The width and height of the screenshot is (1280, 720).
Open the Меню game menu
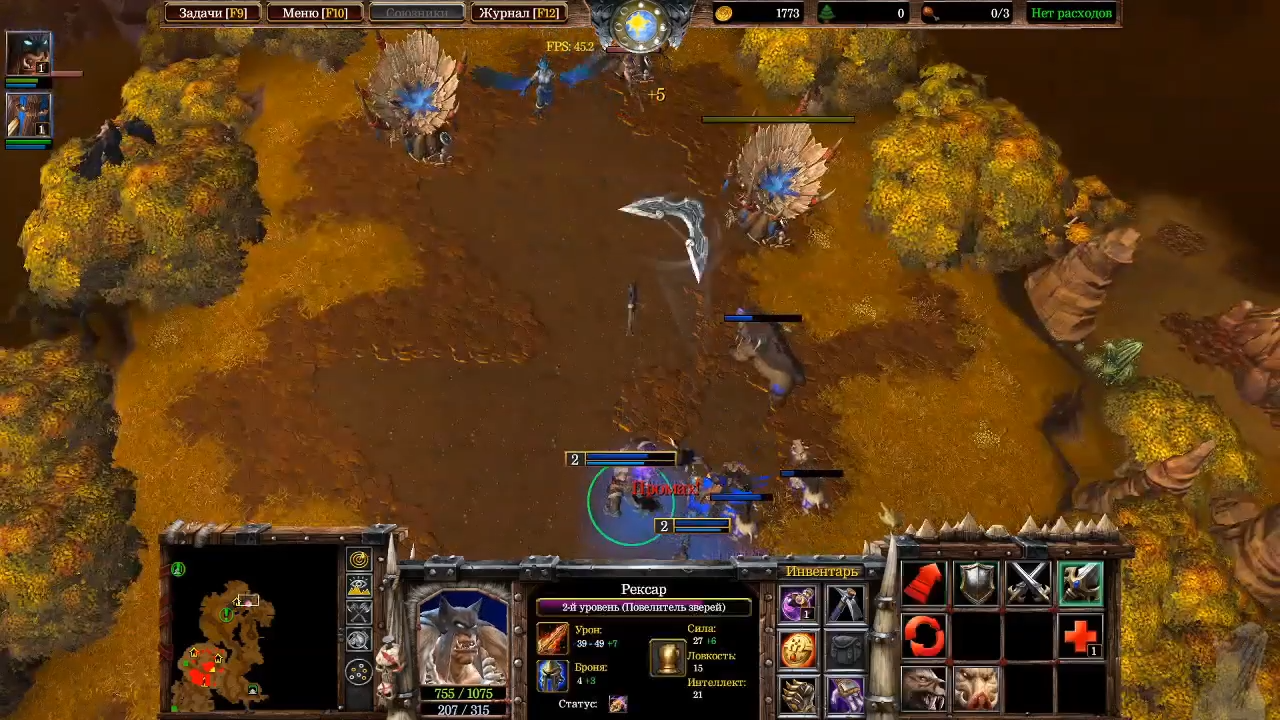coord(314,13)
